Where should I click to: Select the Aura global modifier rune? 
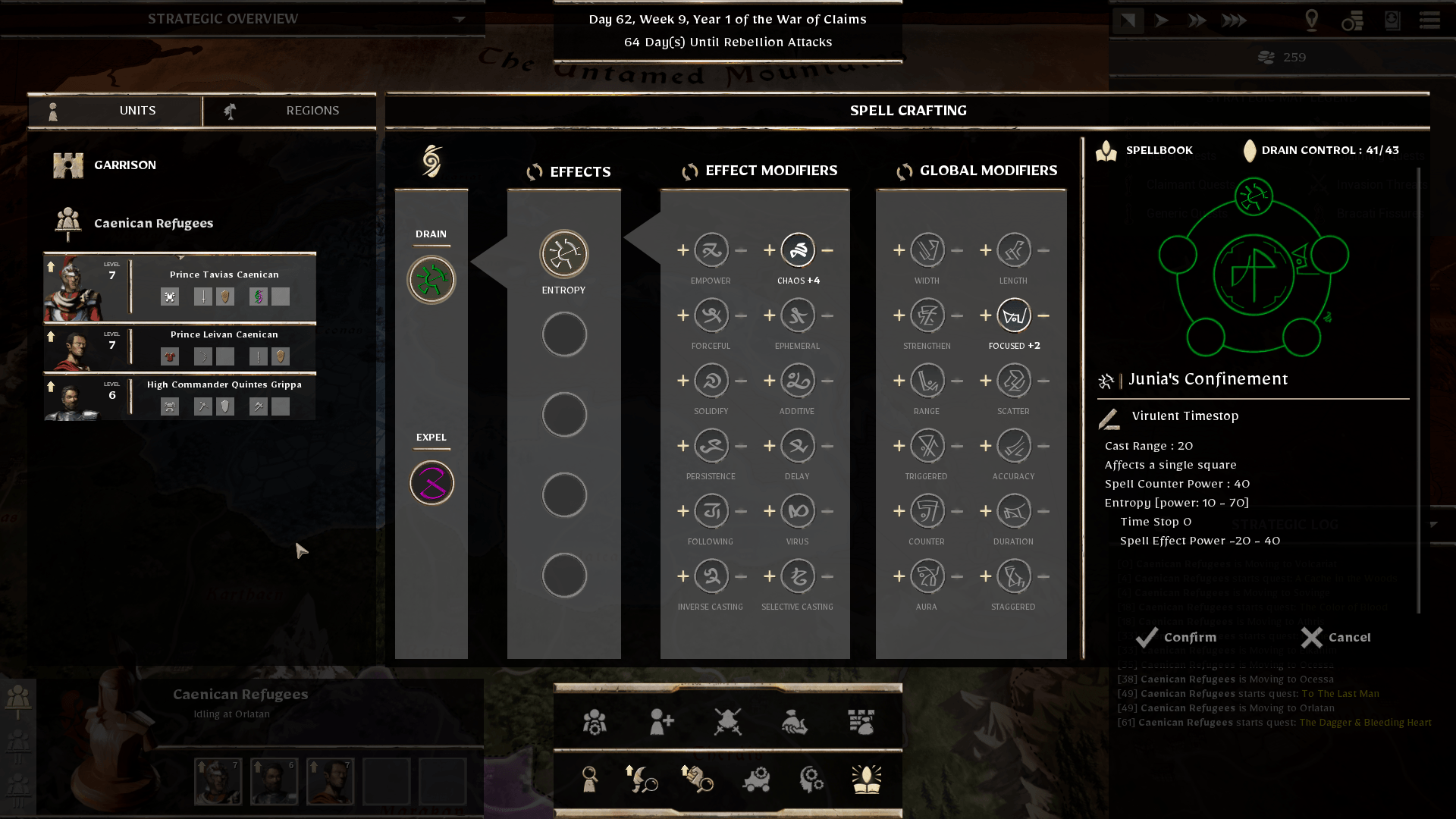point(927,576)
